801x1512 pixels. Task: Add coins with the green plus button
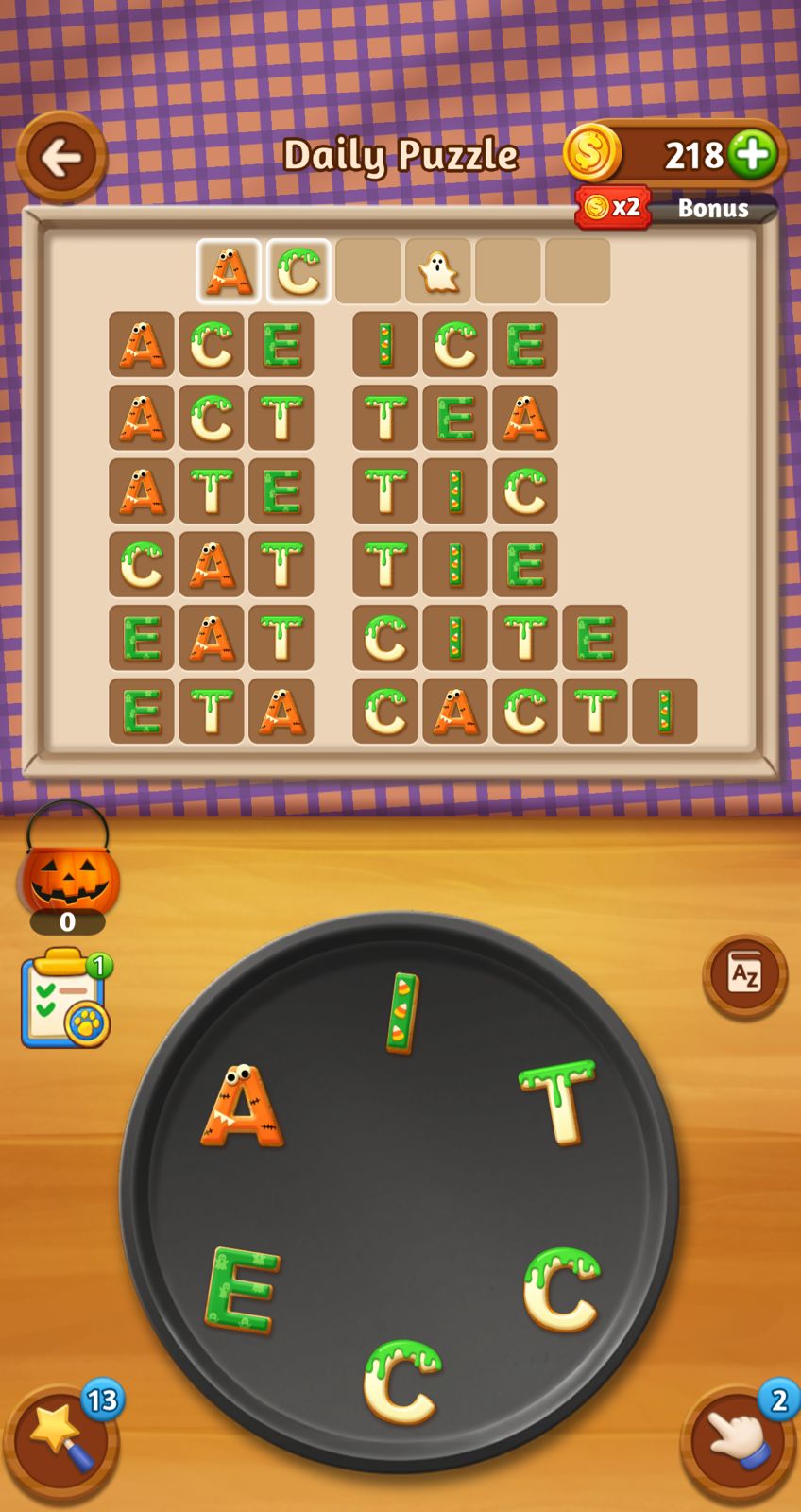pos(753,154)
